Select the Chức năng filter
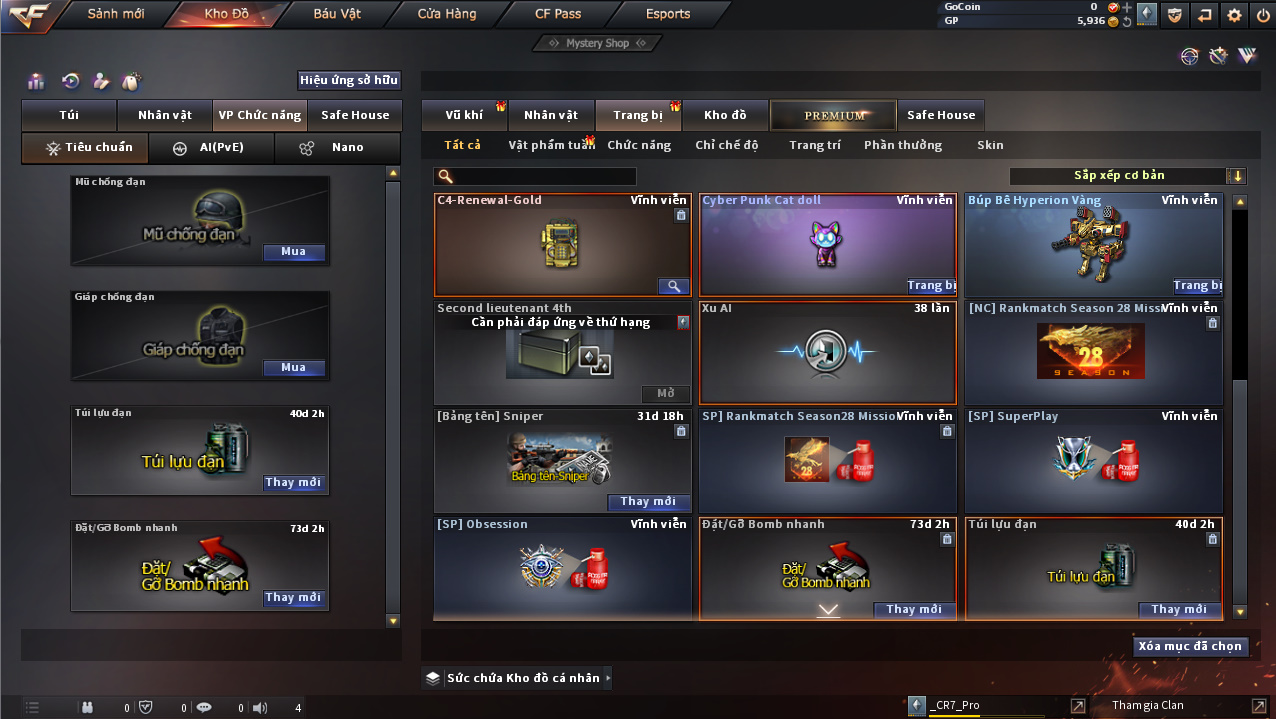This screenshot has height=719, width=1276. tap(639, 145)
